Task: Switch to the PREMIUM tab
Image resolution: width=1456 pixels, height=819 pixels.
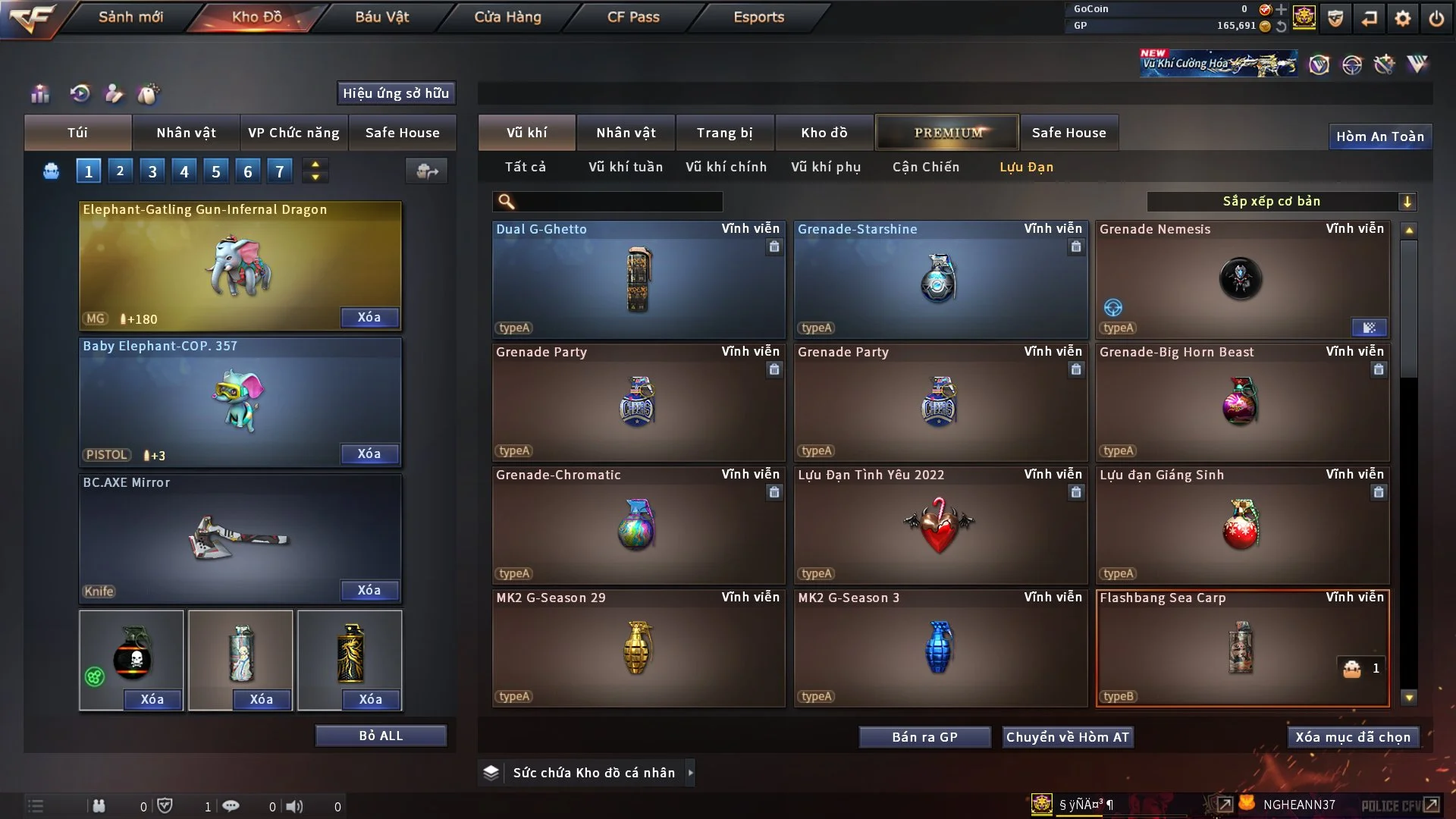Action: pyautogui.click(x=947, y=133)
